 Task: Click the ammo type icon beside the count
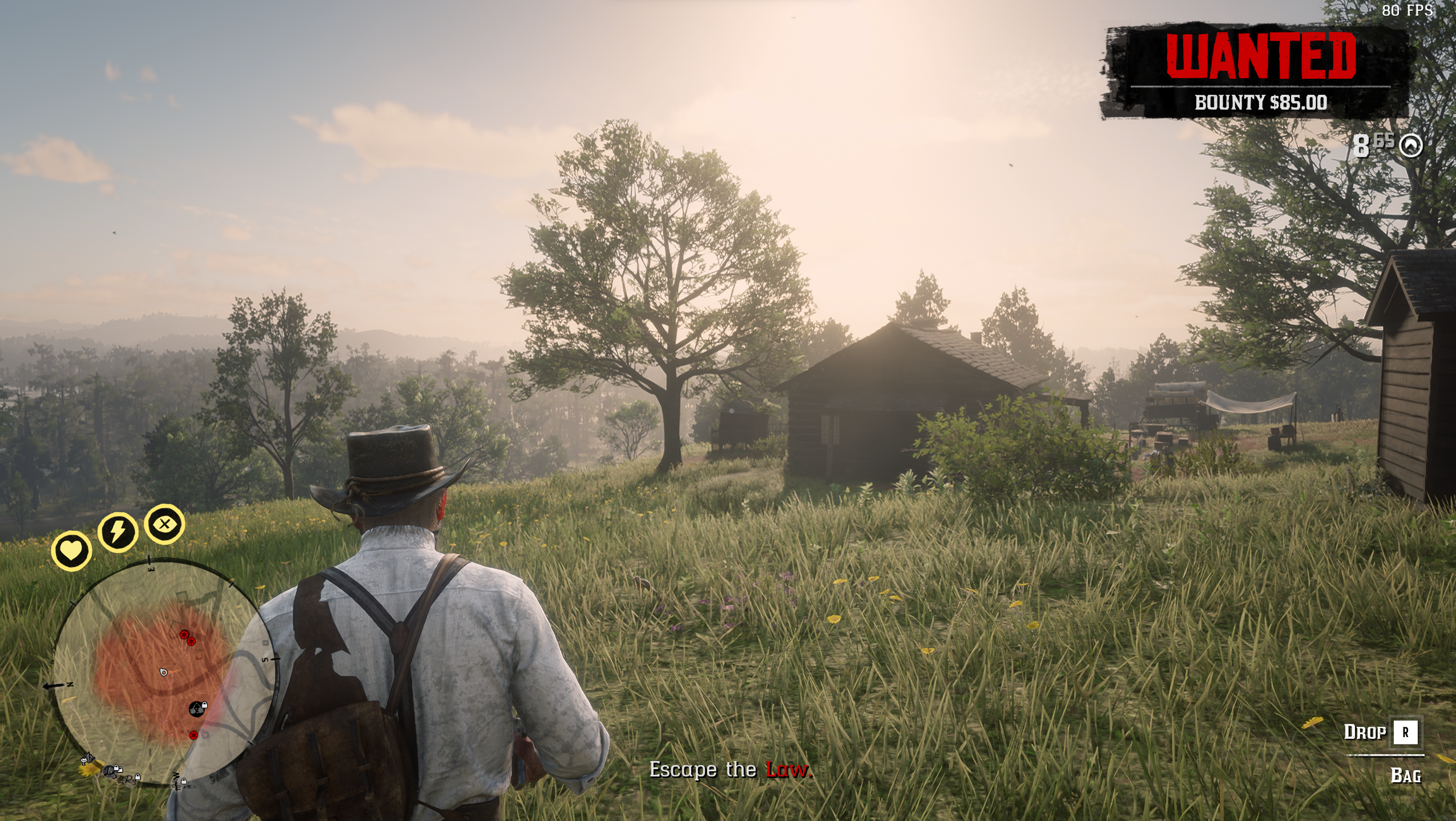1411,146
